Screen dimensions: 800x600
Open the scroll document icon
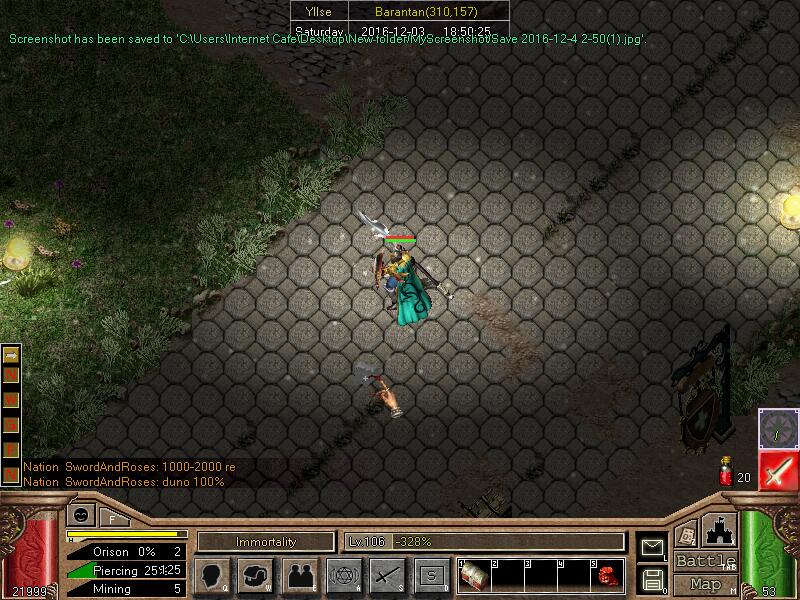[x=687, y=533]
